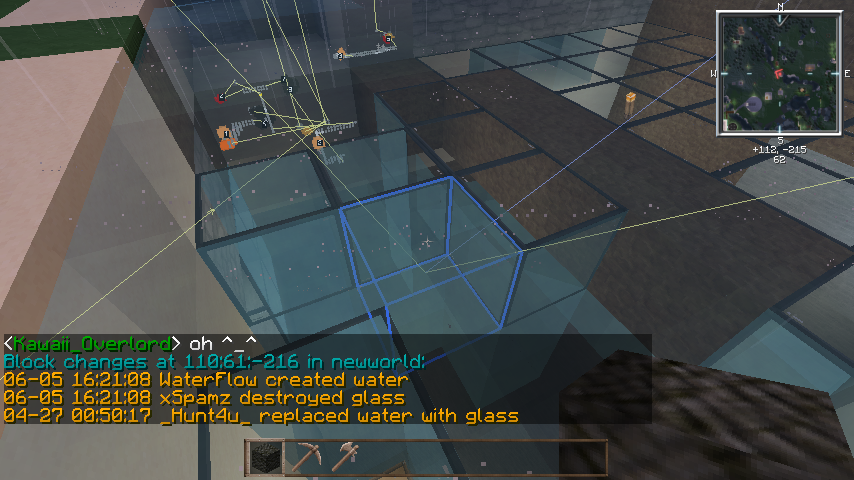854x480 pixels.
Task: Click the red player marker on minimap
Action: coord(778,73)
